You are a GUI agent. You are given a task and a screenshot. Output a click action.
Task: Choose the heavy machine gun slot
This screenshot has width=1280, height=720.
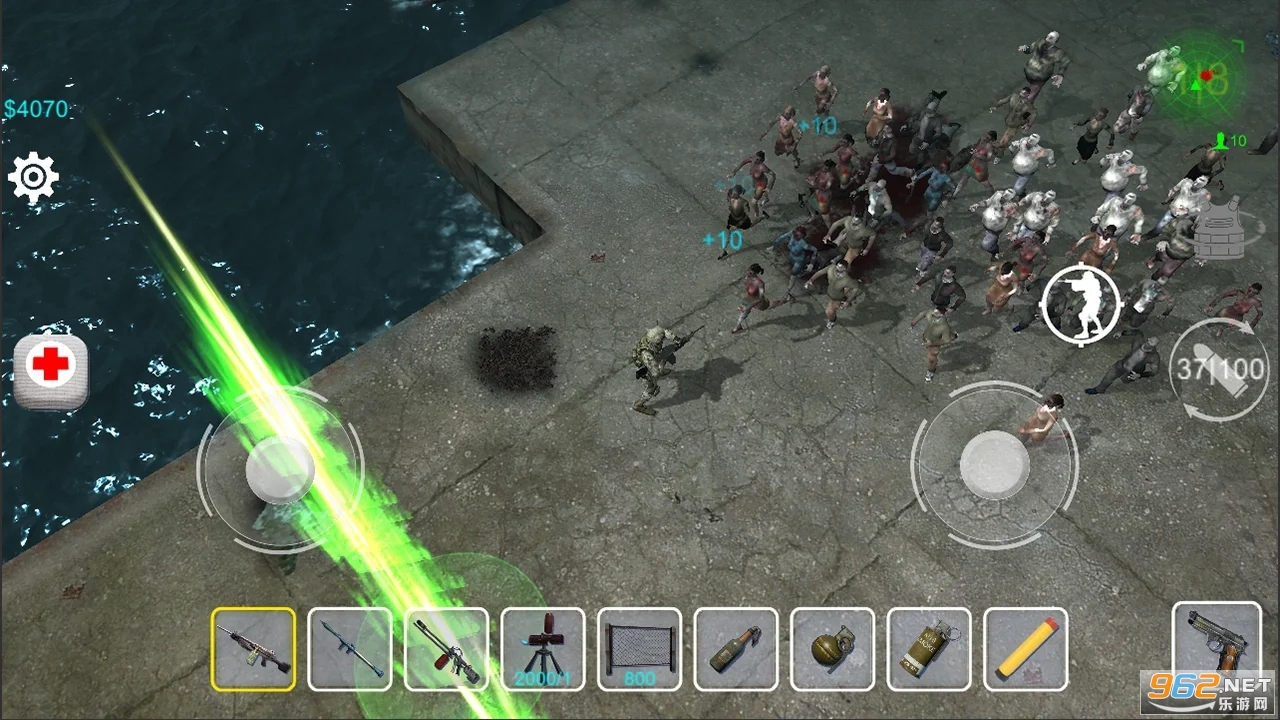pos(447,649)
